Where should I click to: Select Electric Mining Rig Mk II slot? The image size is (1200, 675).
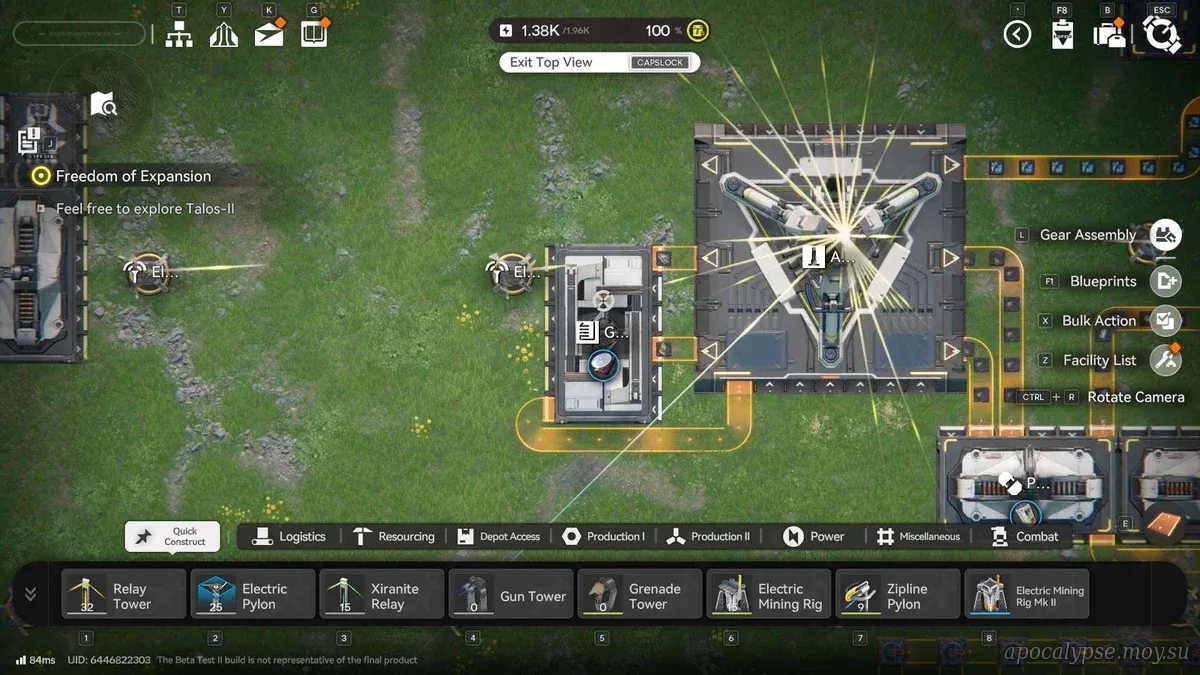1027,596
